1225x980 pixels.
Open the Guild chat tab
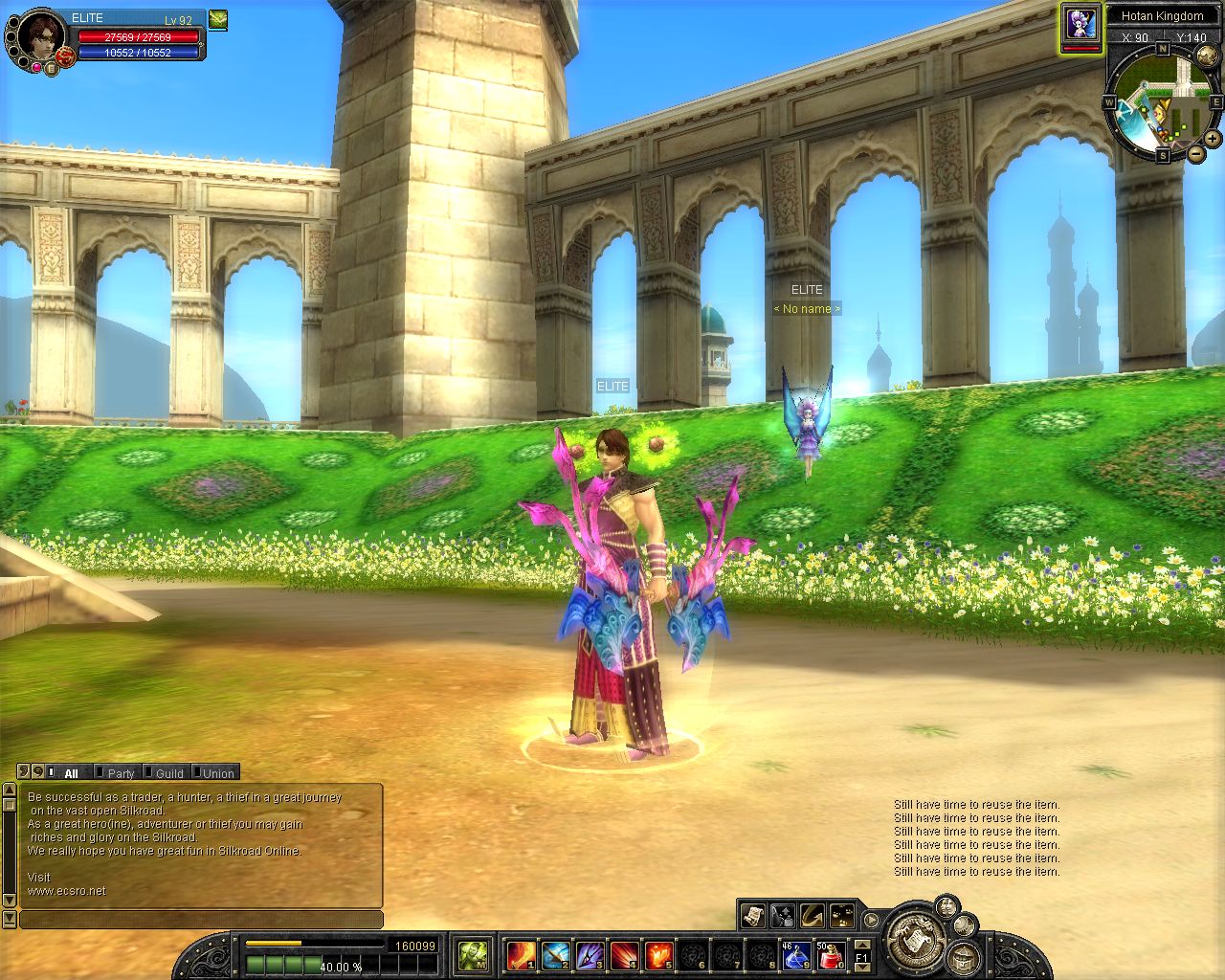169,773
